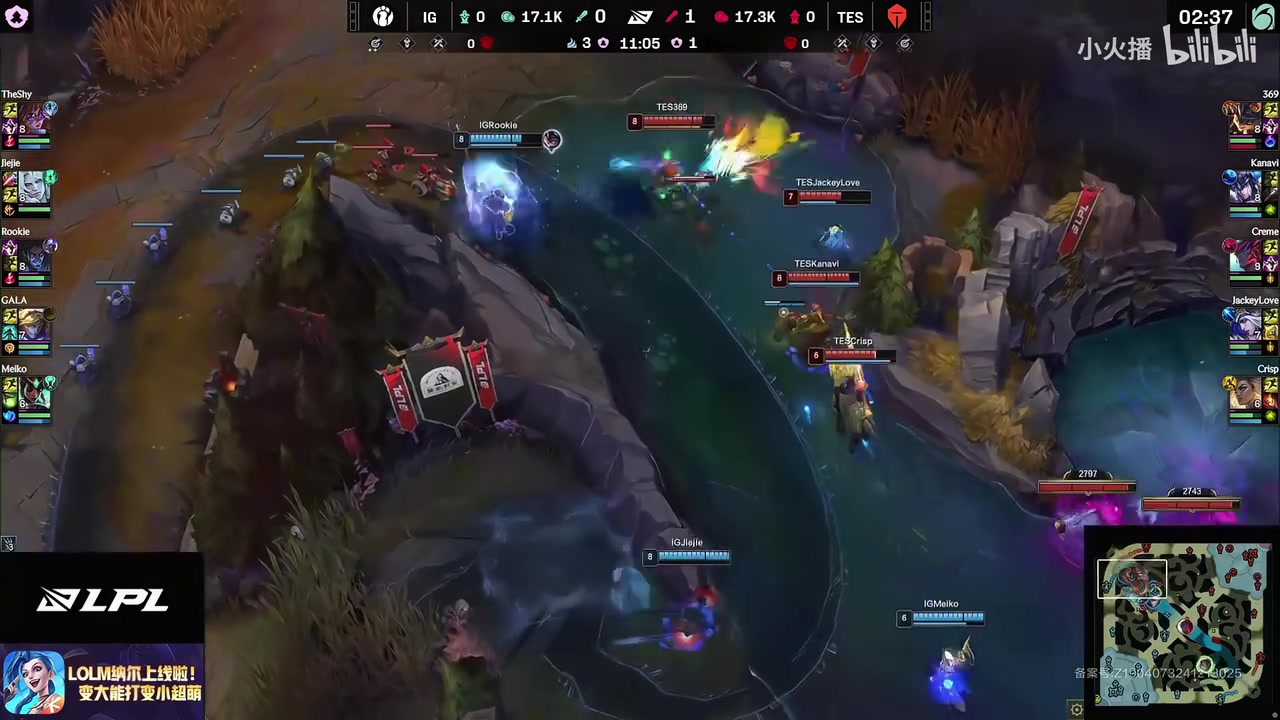
Task: Select TheShy's champion portrait
Action: click(x=35, y=117)
